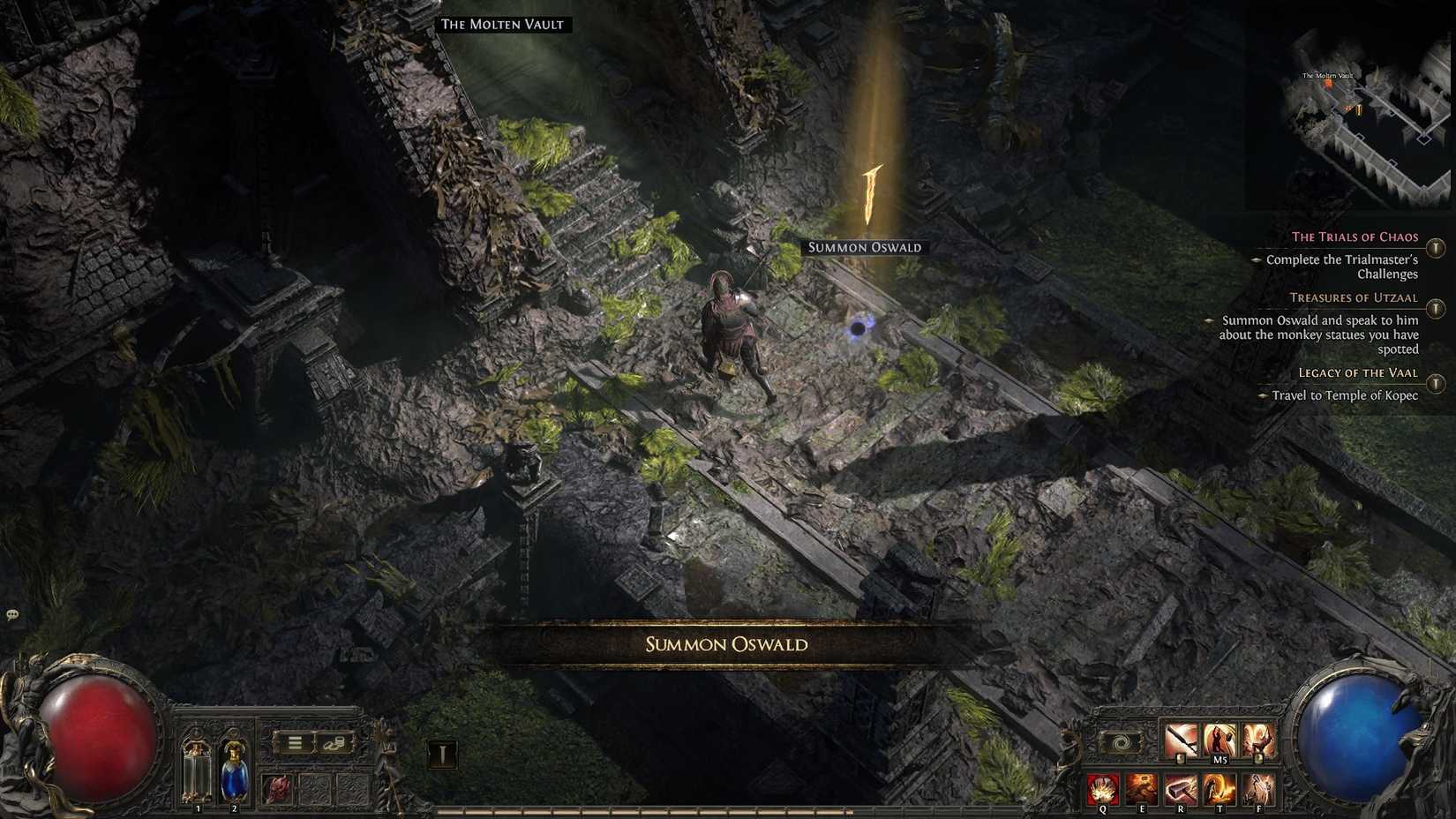Toggle tracking for Legacy of the Vaal quest
This screenshot has width=1456, height=819.
click(1435, 382)
